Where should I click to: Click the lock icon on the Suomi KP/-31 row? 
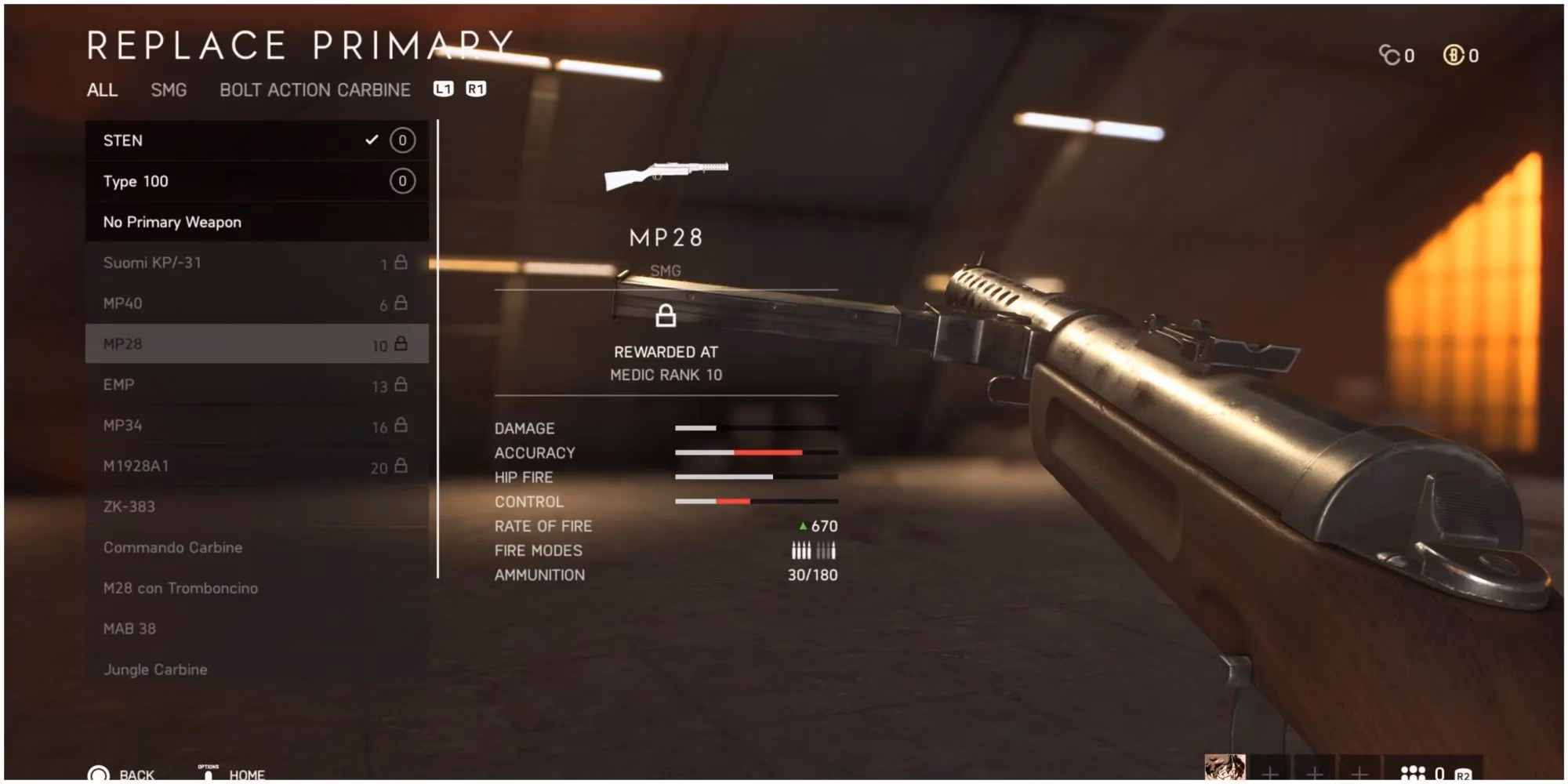pos(401,263)
